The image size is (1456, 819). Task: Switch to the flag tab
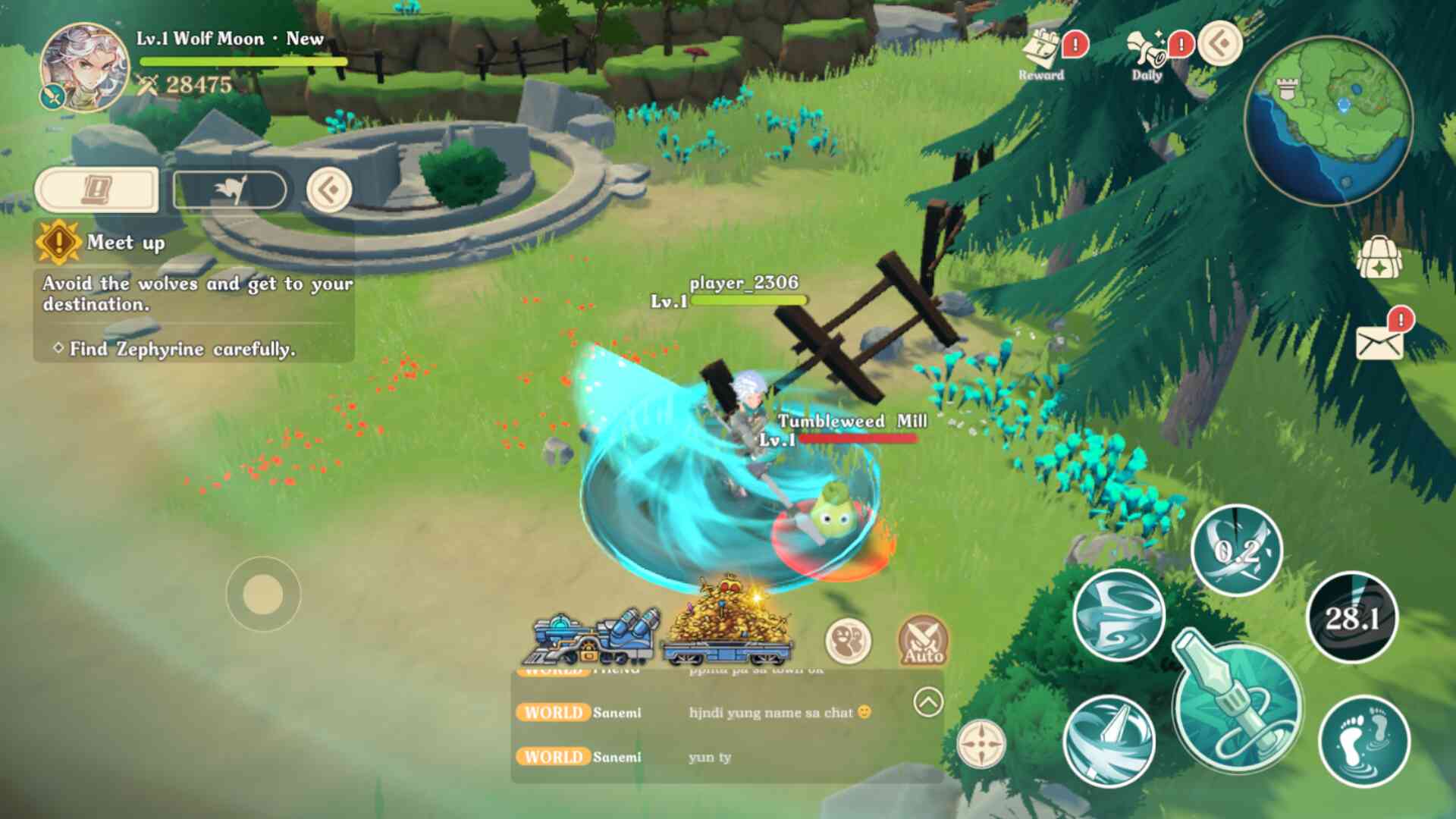click(x=230, y=189)
